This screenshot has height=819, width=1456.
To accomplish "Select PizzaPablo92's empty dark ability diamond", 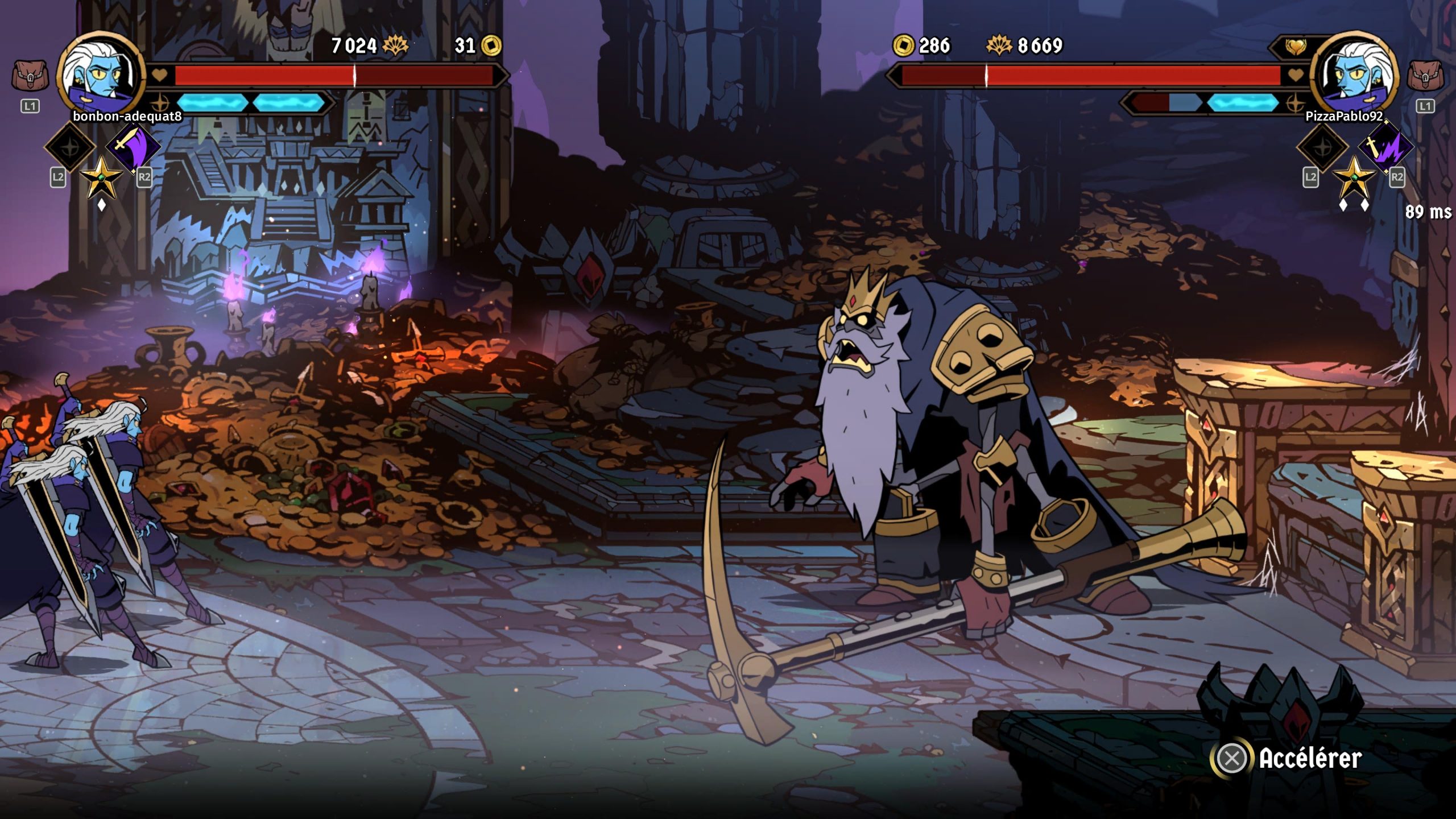I will click(x=1322, y=147).
